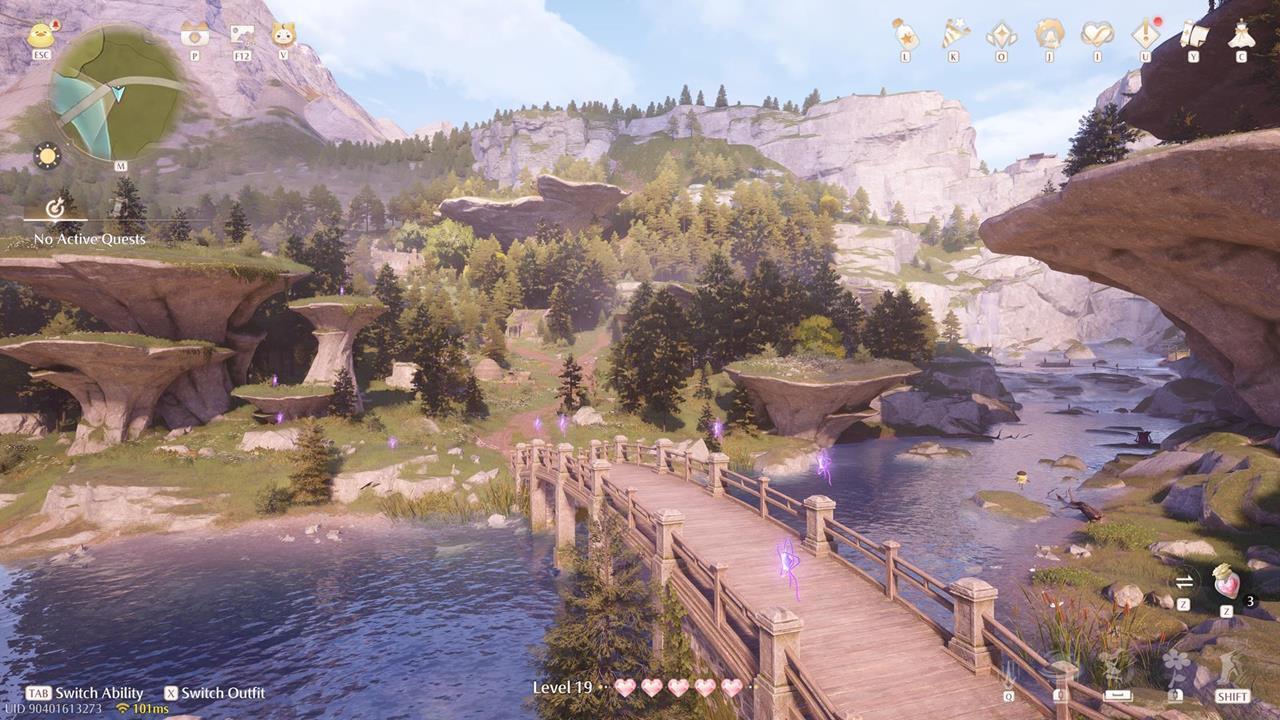Open the exclamation mark icon with red dot

(1145, 35)
